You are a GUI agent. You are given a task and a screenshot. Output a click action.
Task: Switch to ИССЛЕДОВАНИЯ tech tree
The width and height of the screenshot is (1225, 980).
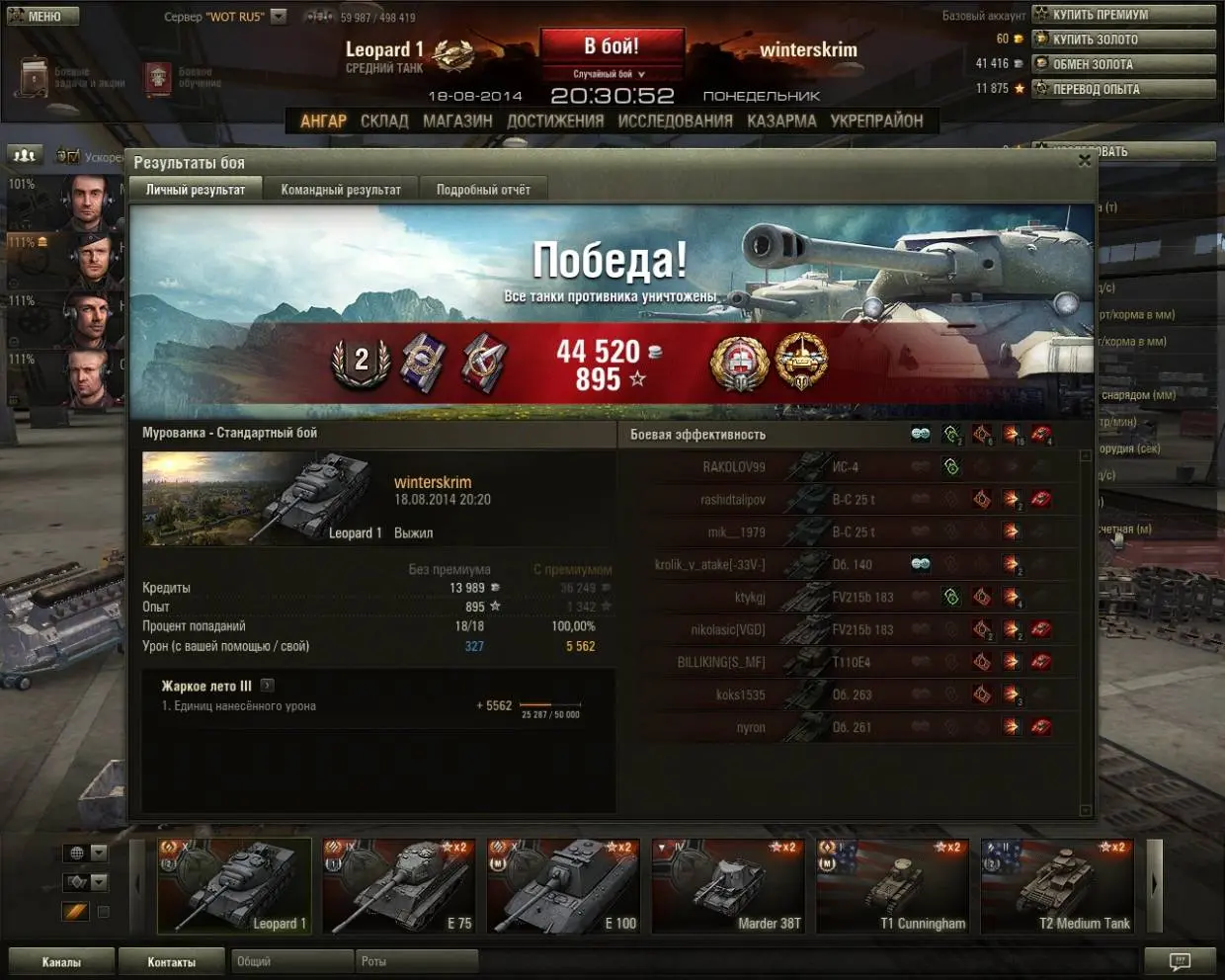pyautogui.click(x=675, y=121)
